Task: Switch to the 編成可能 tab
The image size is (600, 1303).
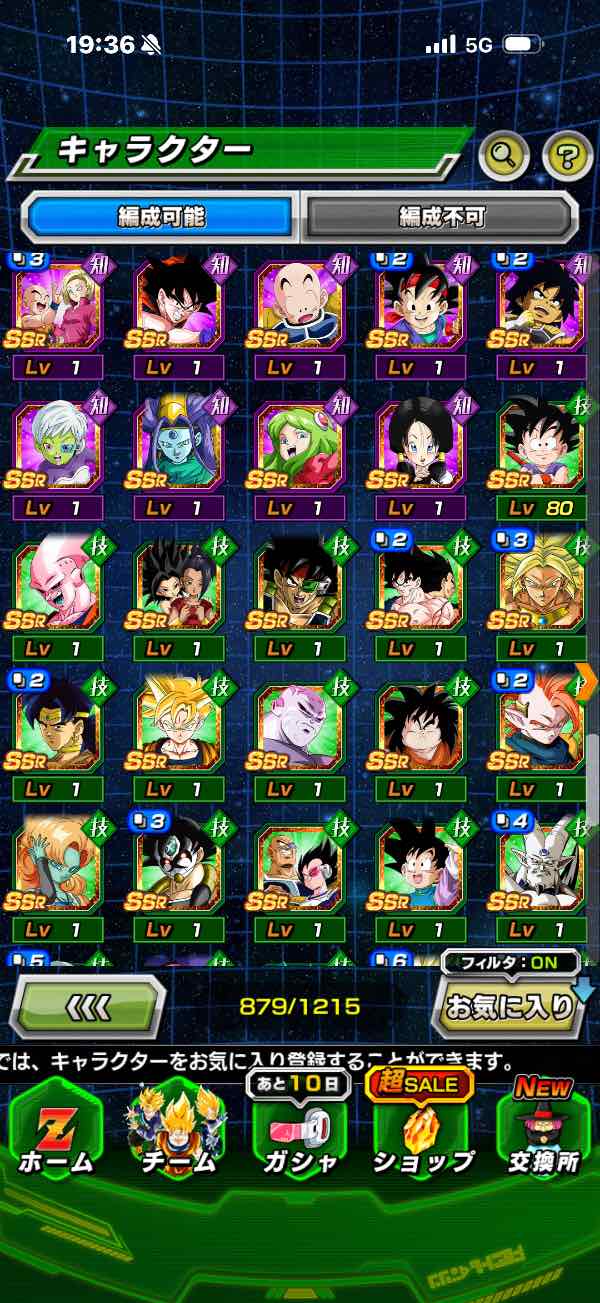Action: [159, 216]
